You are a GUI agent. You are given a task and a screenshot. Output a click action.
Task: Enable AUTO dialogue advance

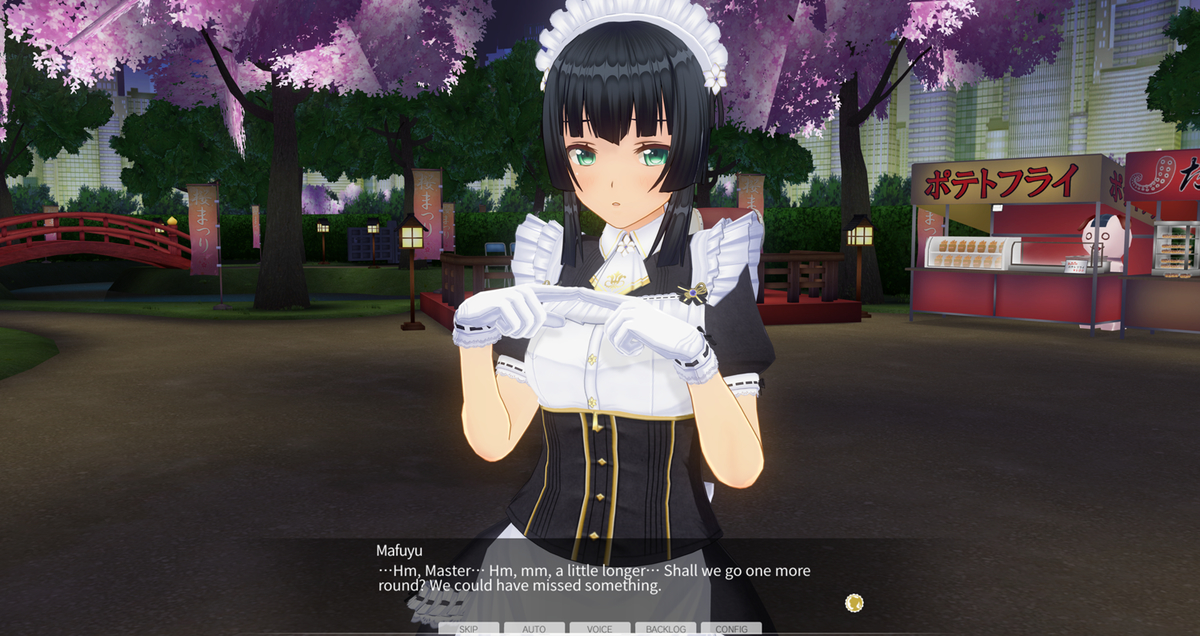coord(534,629)
